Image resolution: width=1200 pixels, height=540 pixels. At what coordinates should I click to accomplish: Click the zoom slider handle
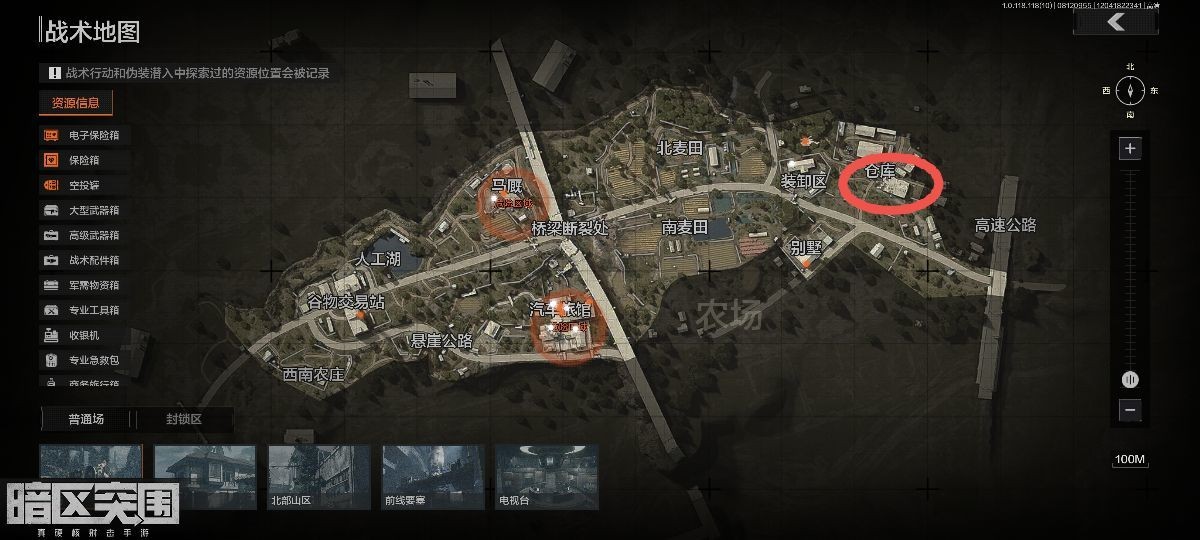click(x=1130, y=379)
